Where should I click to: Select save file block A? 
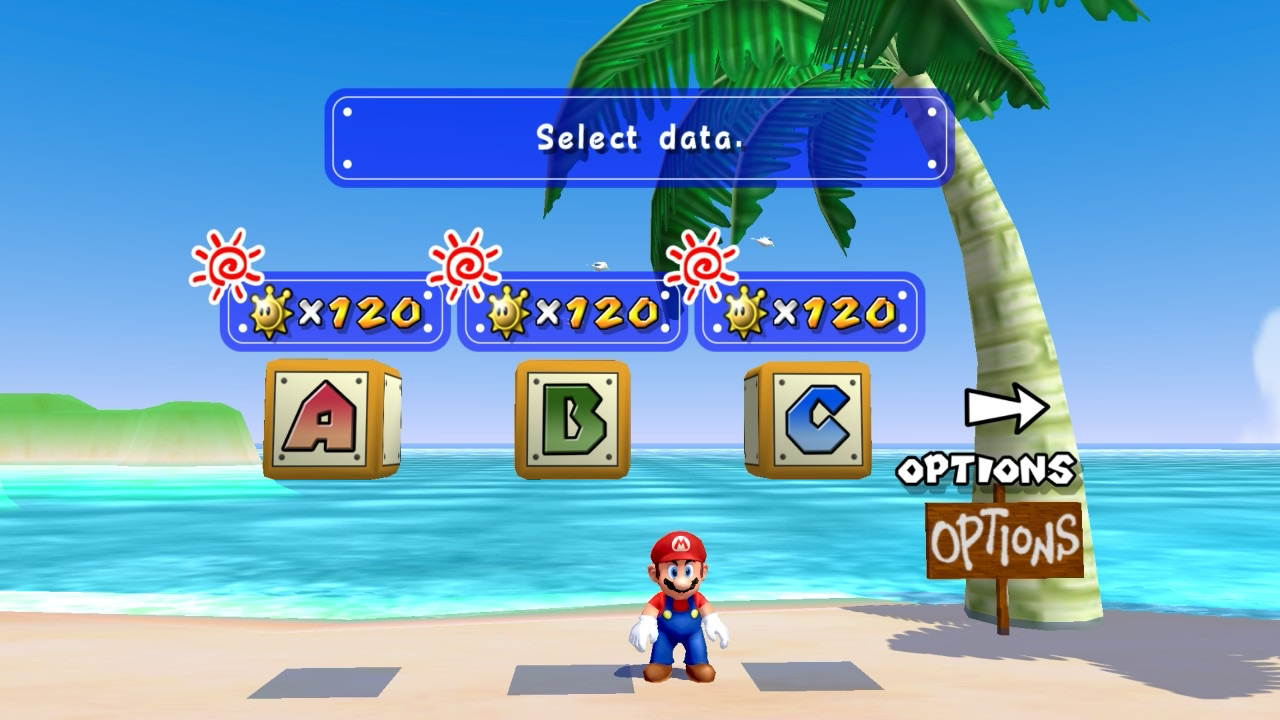click(330, 419)
